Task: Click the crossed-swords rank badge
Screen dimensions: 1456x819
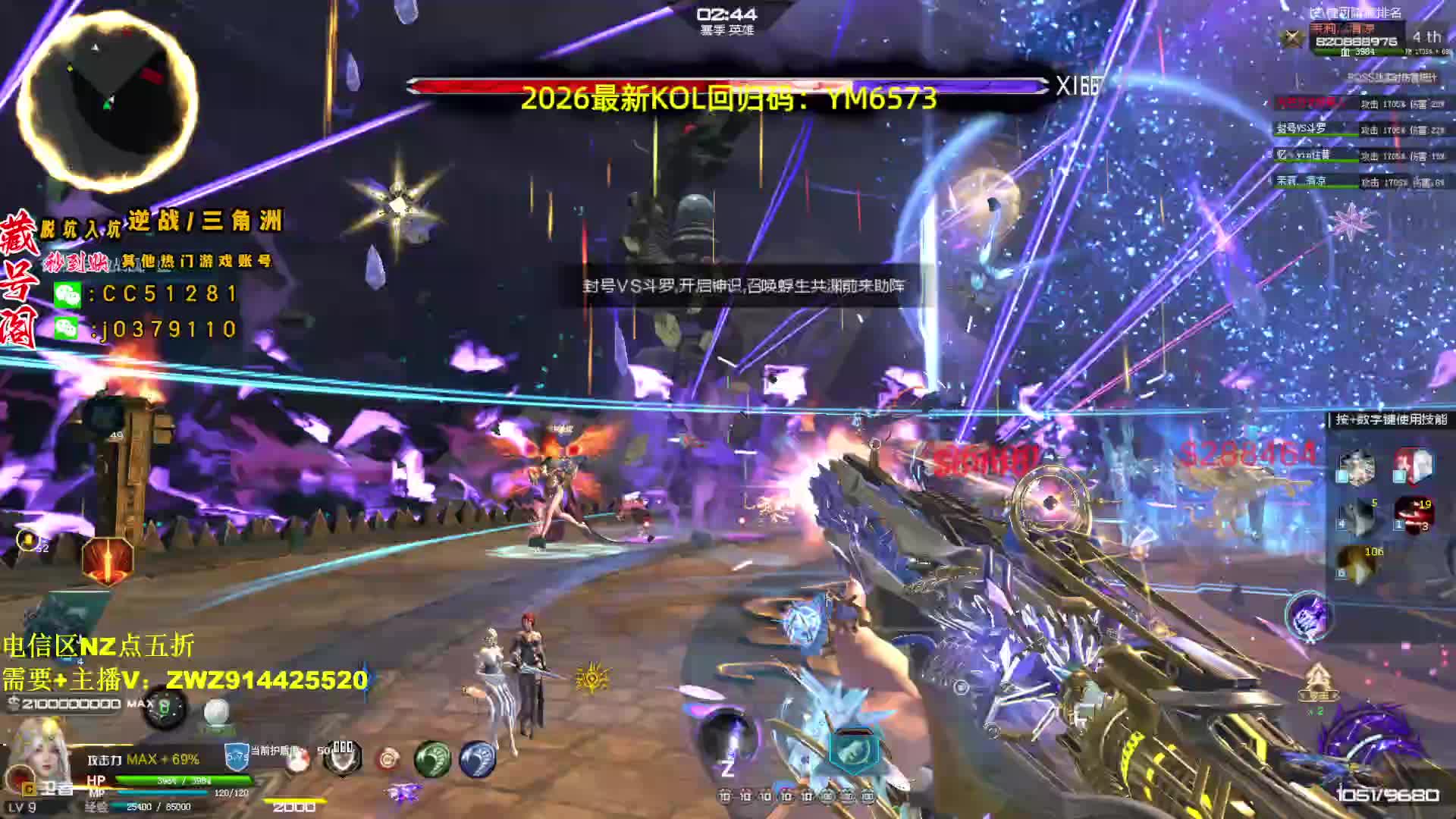Action: pos(1291,38)
